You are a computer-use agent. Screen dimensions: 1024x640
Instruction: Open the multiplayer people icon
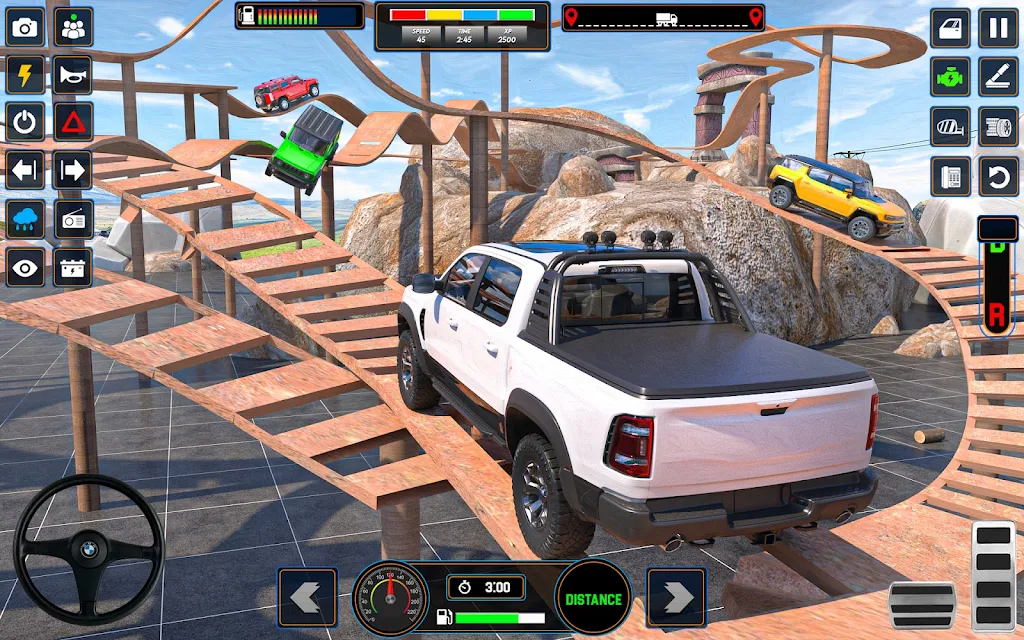pyautogui.click(x=73, y=27)
